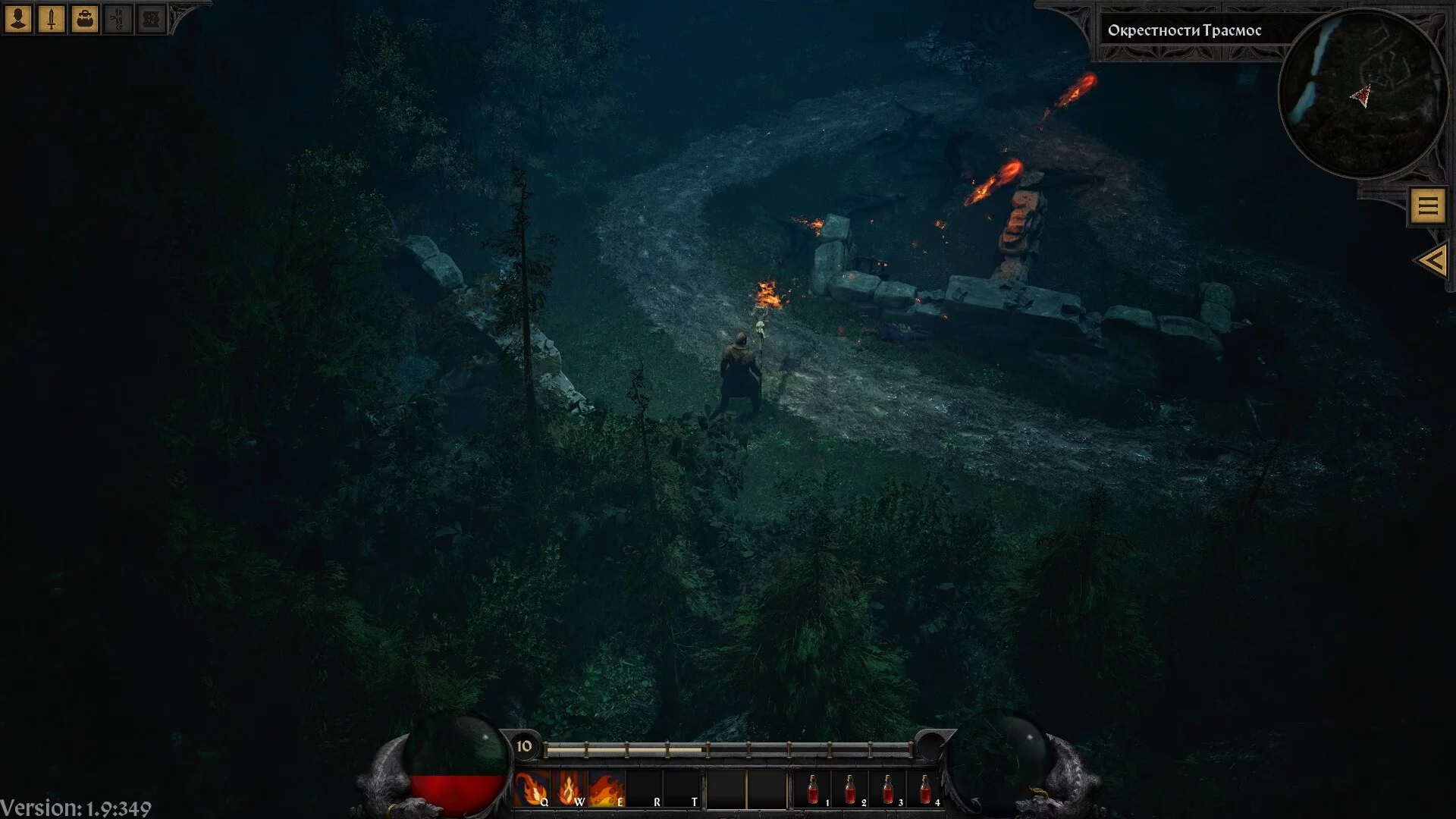
Task: Open the sword skills panel
Action: coord(52,19)
